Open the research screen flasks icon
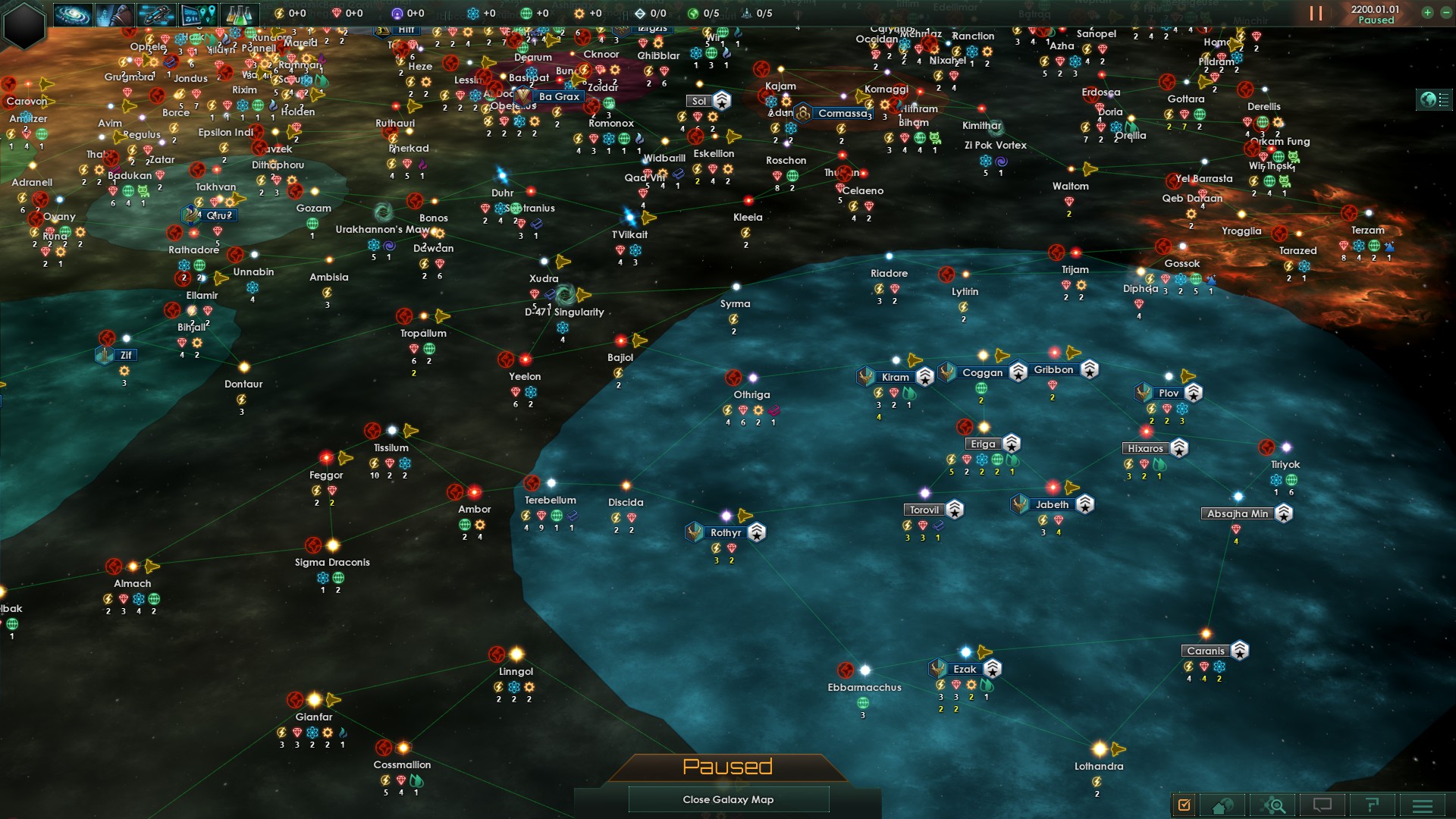 pos(239,13)
